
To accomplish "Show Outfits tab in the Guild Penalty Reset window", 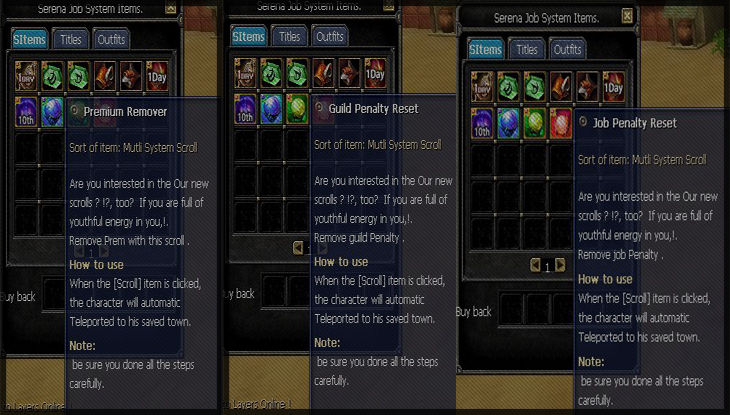I will (x=330, y=36).
